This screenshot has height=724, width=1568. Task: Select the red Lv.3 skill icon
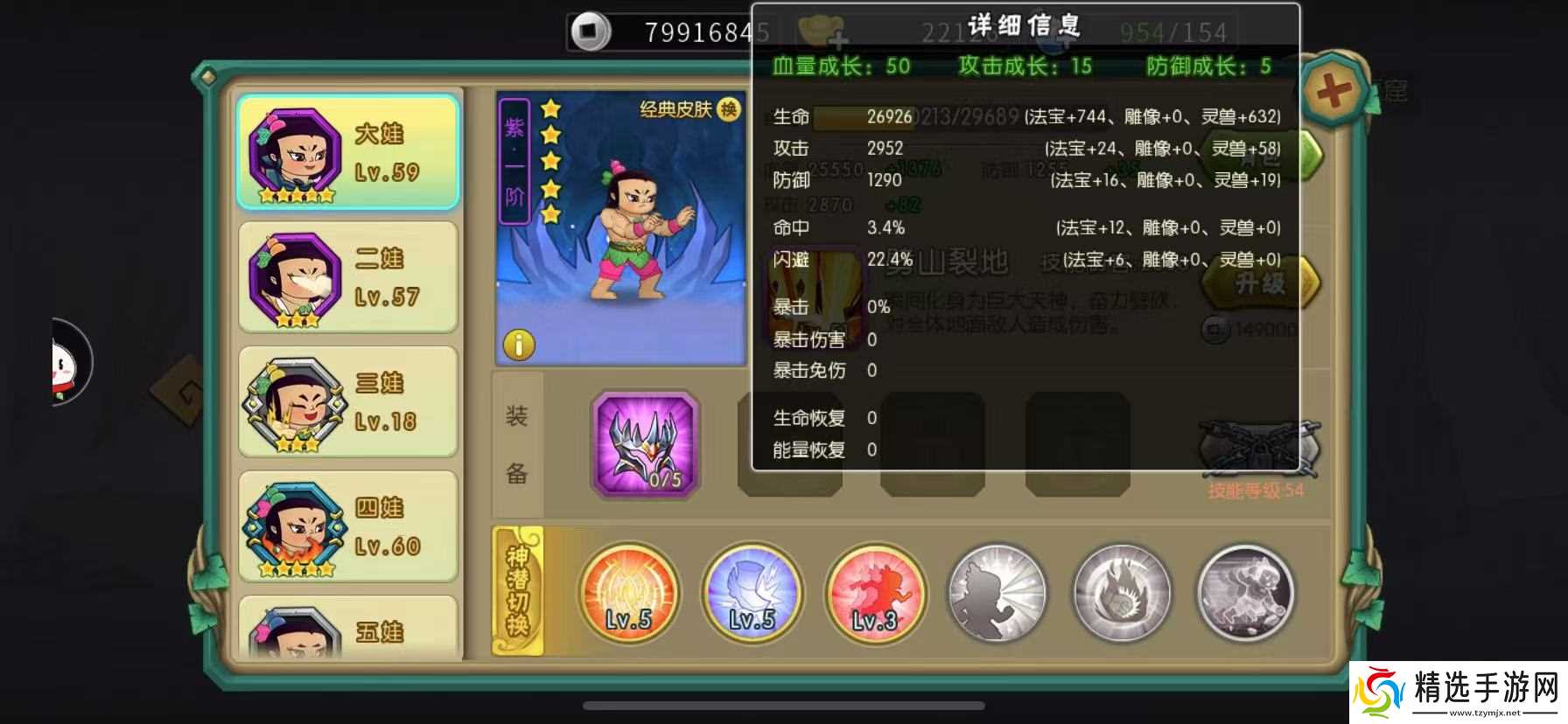point(874,595)
